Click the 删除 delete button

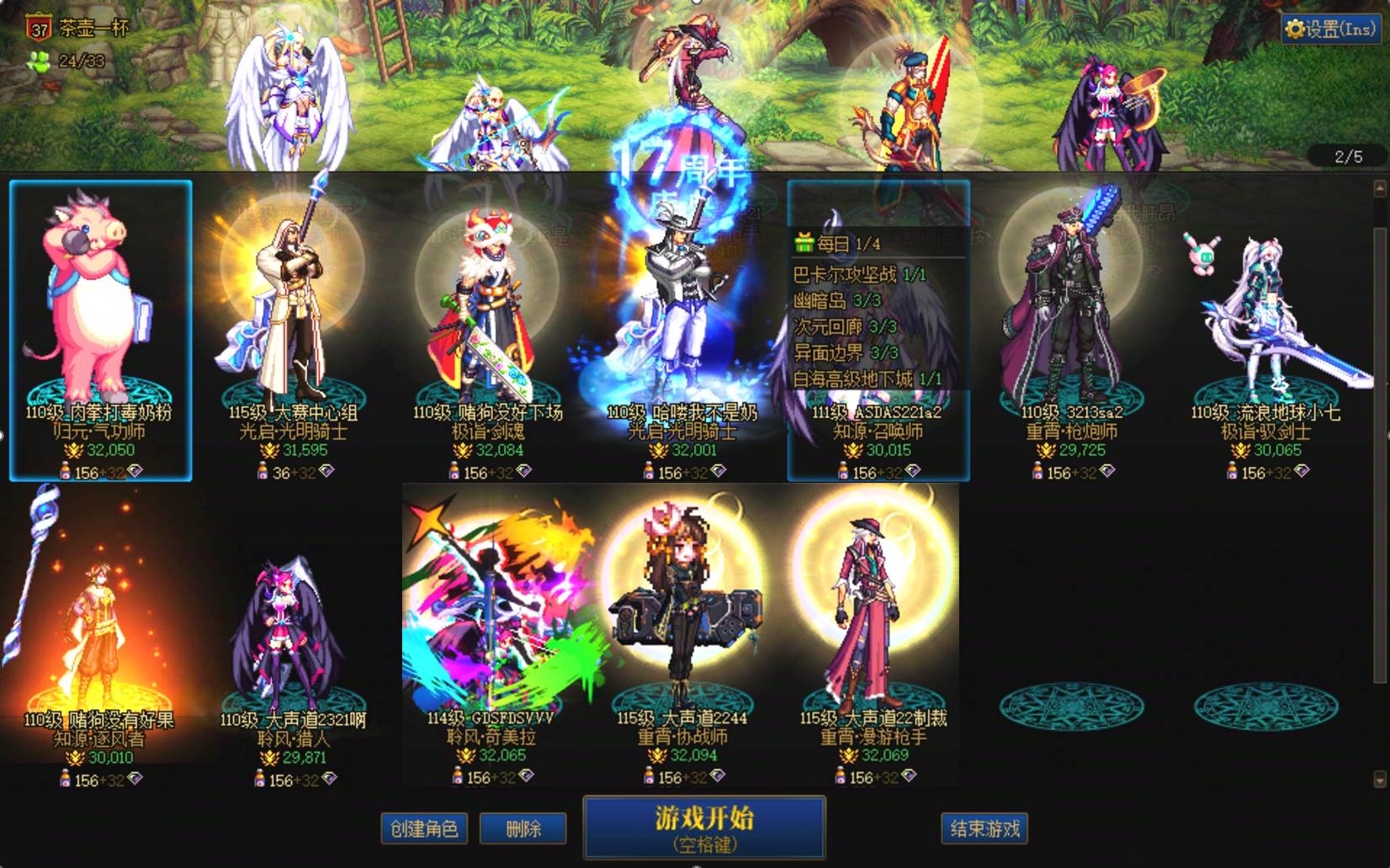(x=523, y=828)
